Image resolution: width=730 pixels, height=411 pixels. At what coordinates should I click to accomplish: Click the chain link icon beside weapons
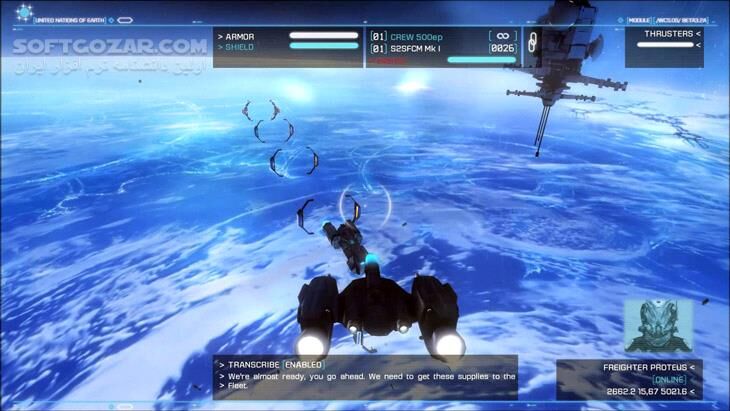532,41
